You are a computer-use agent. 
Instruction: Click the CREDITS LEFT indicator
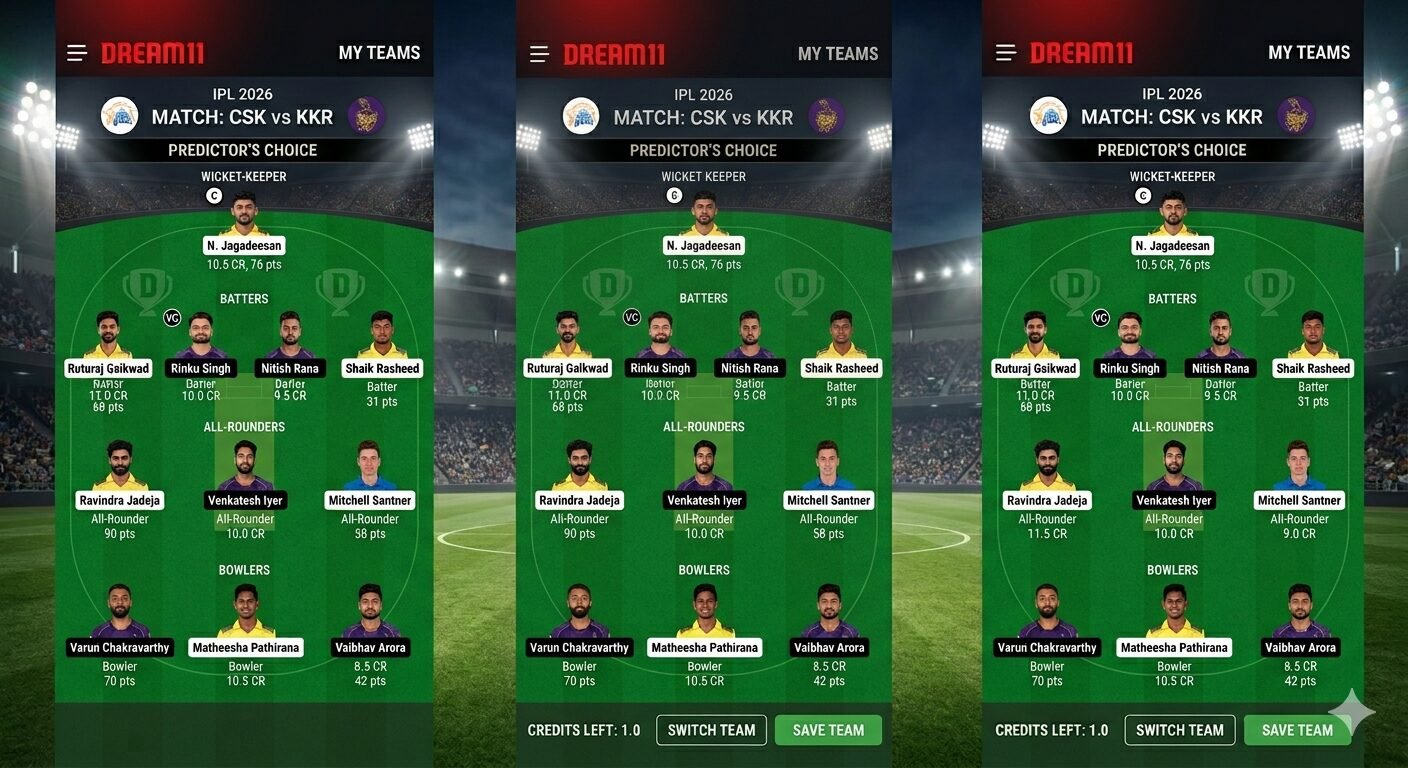tap(583, 730)
